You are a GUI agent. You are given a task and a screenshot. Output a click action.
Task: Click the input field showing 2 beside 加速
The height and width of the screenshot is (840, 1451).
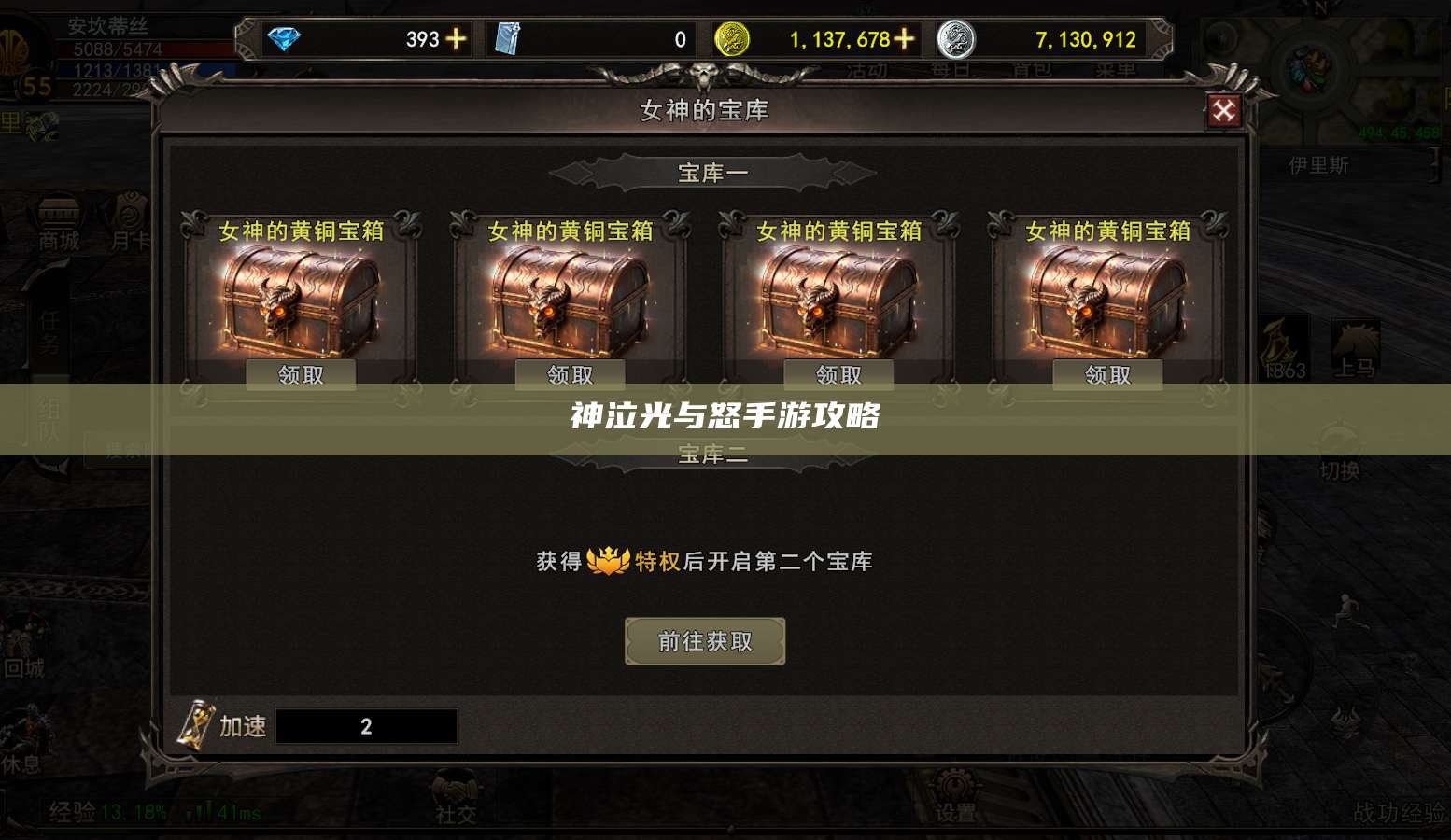(x=366, y=726)
